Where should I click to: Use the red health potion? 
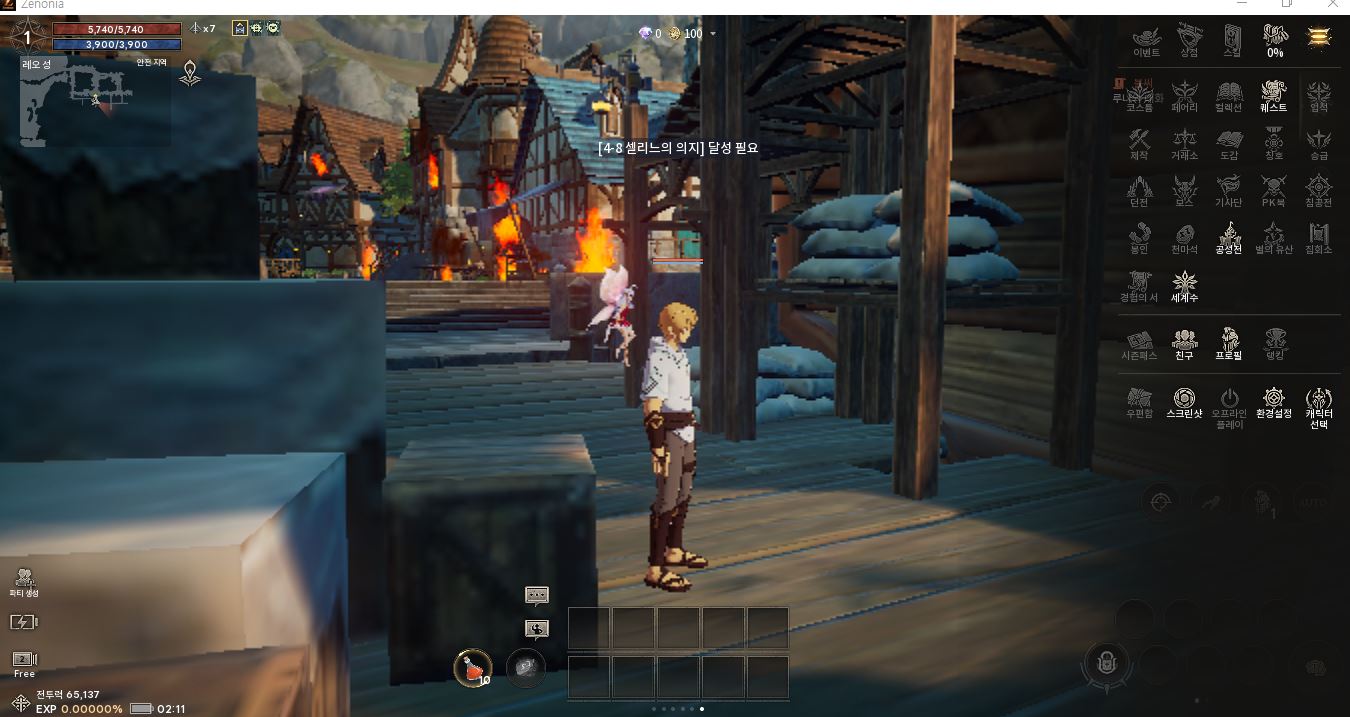(473, 667)
